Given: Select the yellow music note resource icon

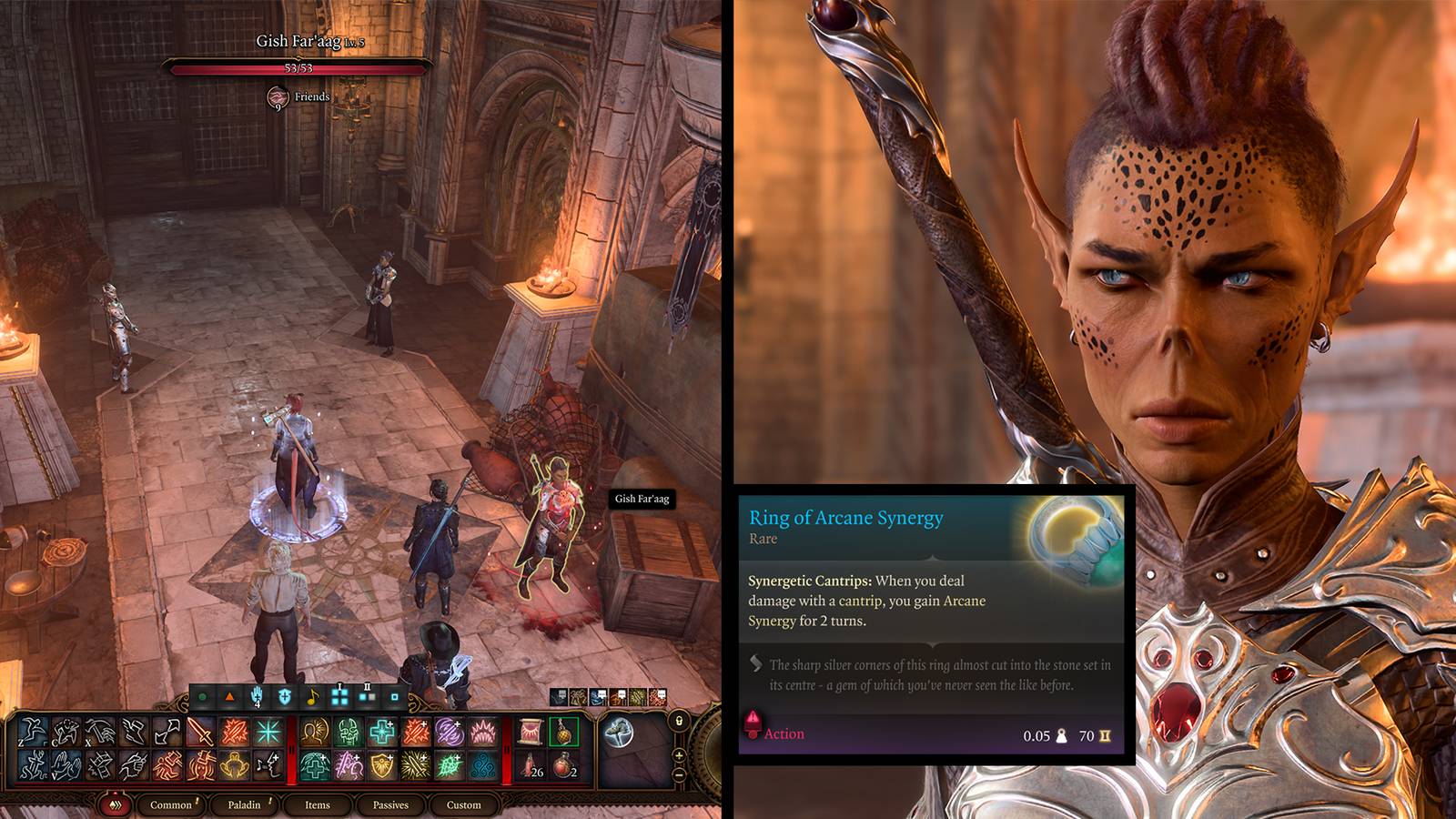Looking at the screenshot, I should (x=312, y=697).
